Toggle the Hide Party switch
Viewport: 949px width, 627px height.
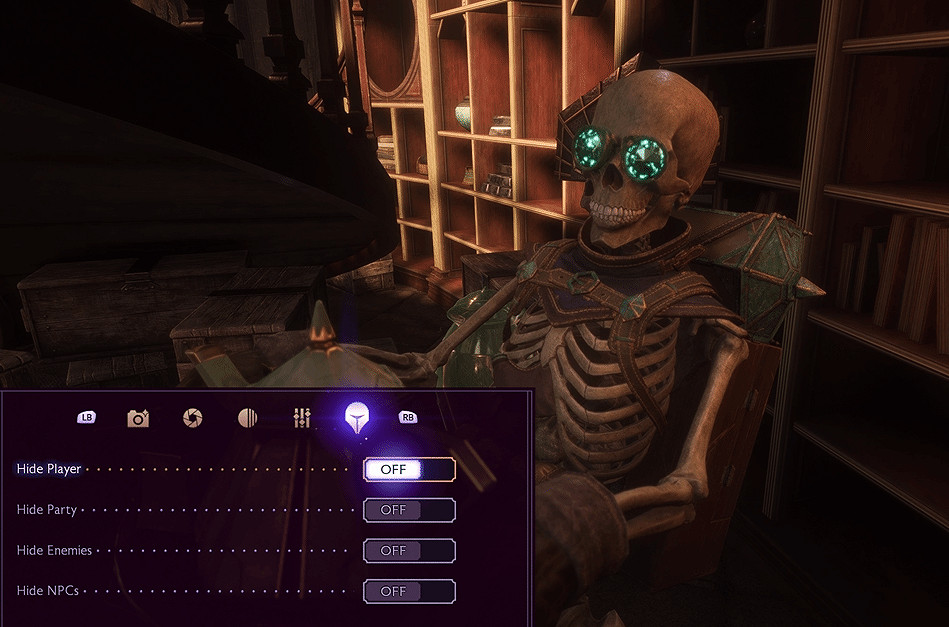tap(409, 510)
